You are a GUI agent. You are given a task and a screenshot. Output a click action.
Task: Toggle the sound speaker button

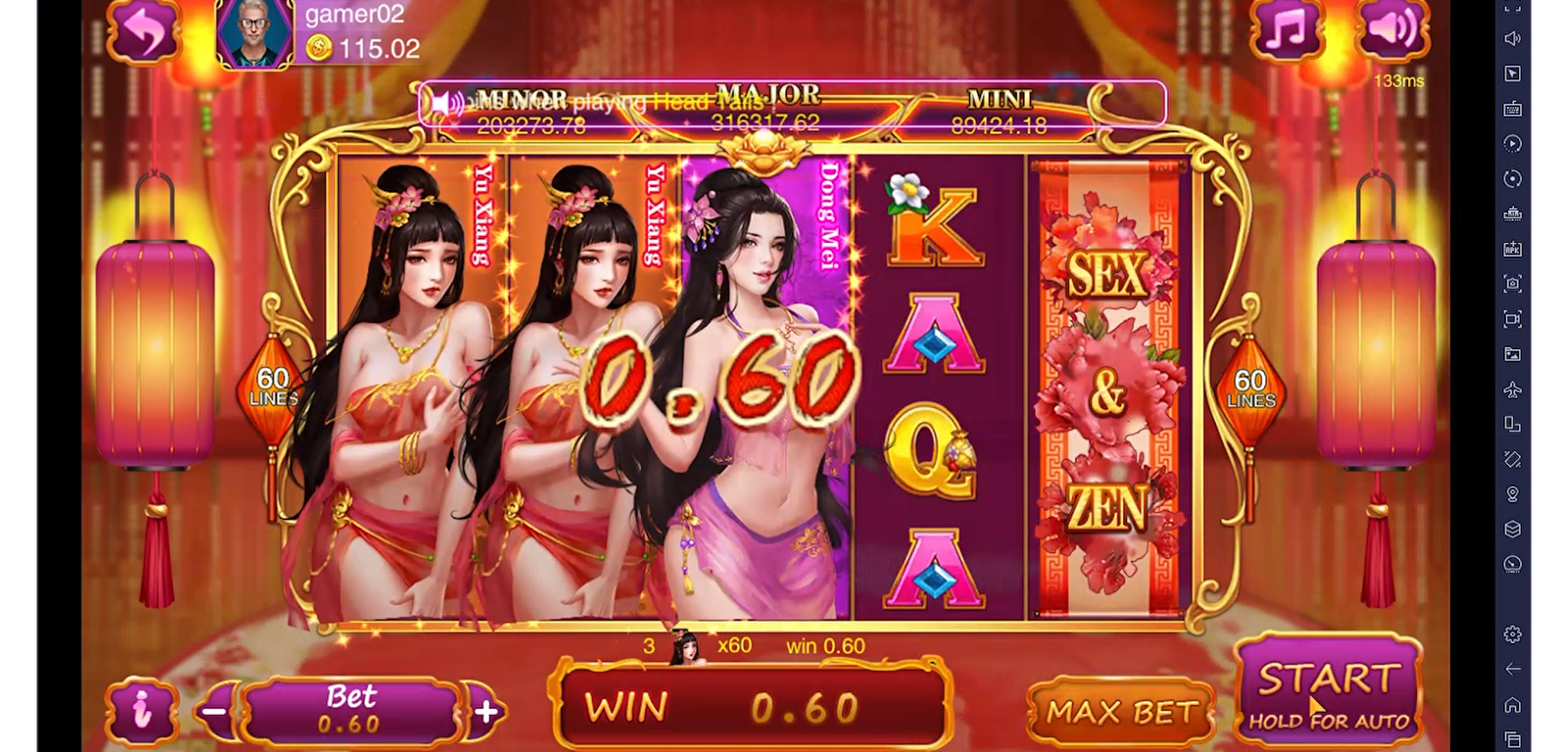(1391, 30)
